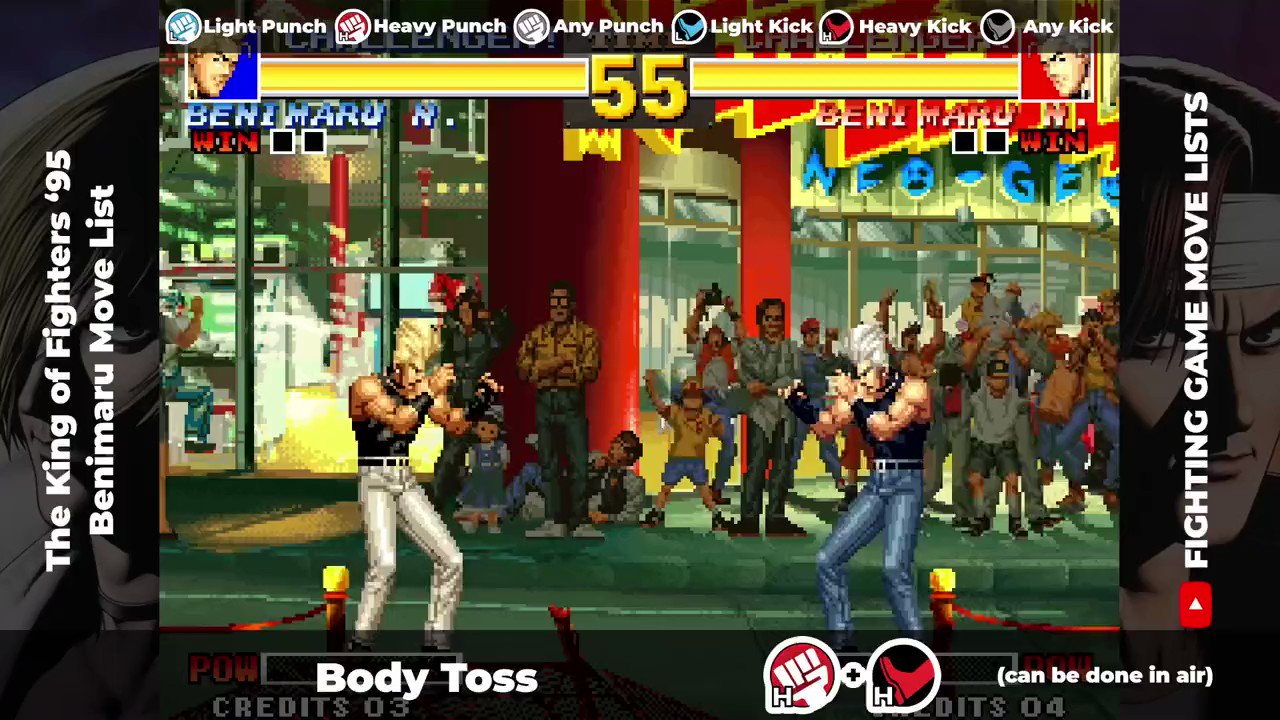The width and height of the screenshot is (1280, 720).
Task: Click the Any Kick black boot icon
Action: (x=997, y=26)
